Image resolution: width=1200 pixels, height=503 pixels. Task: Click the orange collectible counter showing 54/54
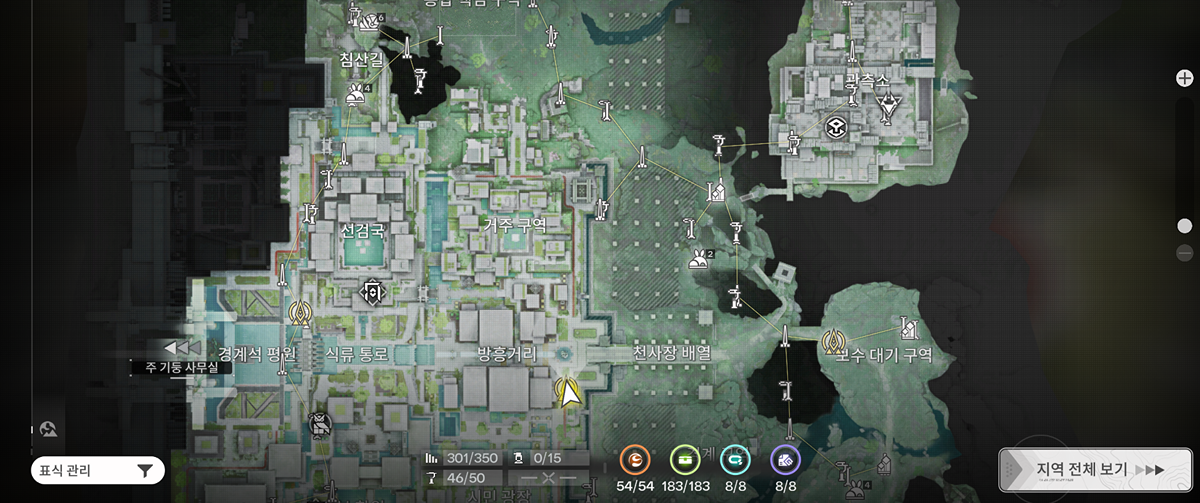[x=633, y=460]
